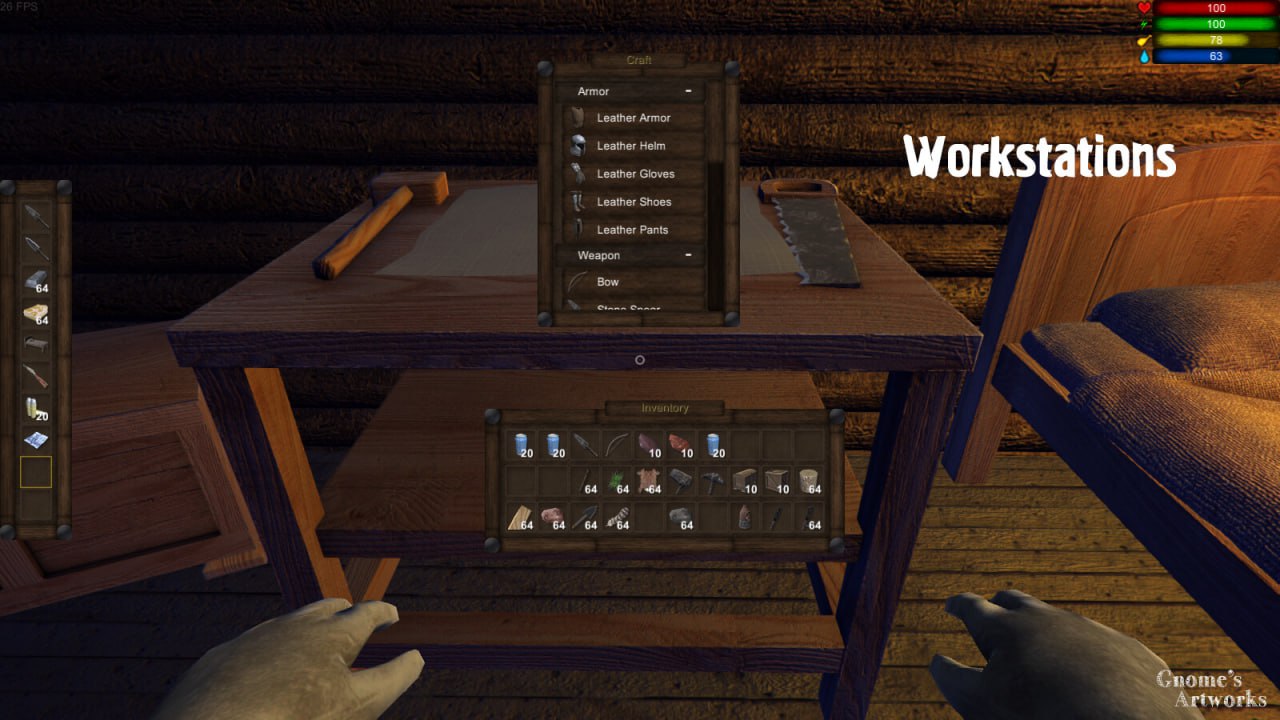This screenshot has width=1280, height=720.
Task: Select the Bow weapon recipe
Action: 608,282
